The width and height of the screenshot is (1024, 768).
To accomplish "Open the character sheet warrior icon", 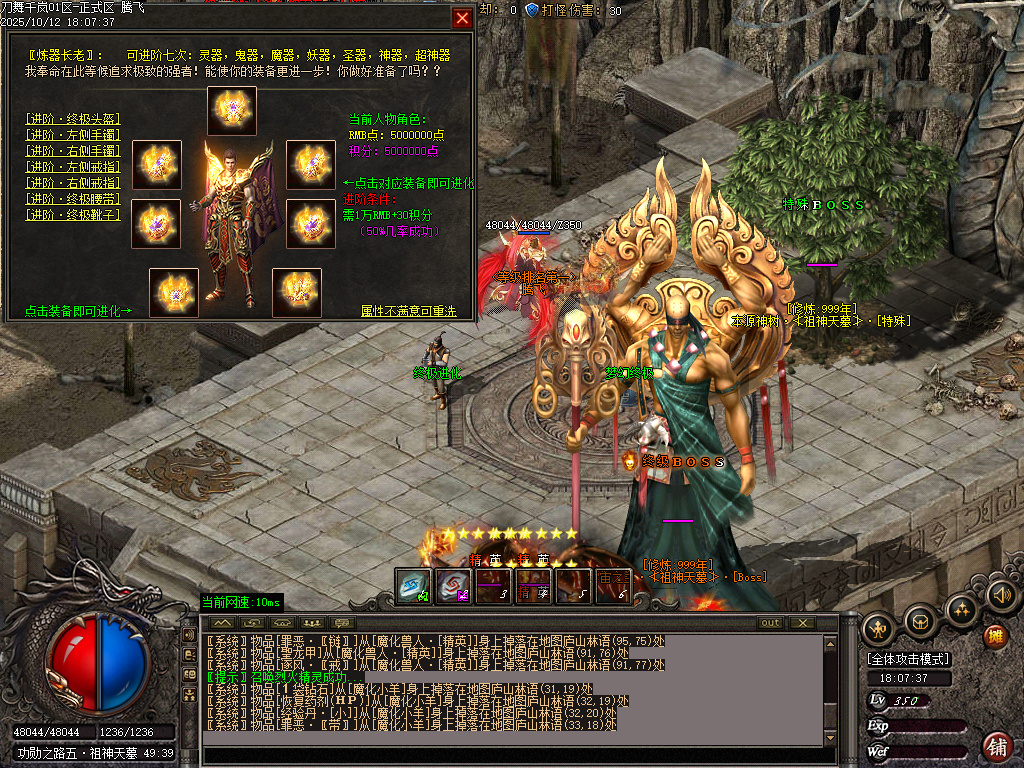I will click(880, 628).
